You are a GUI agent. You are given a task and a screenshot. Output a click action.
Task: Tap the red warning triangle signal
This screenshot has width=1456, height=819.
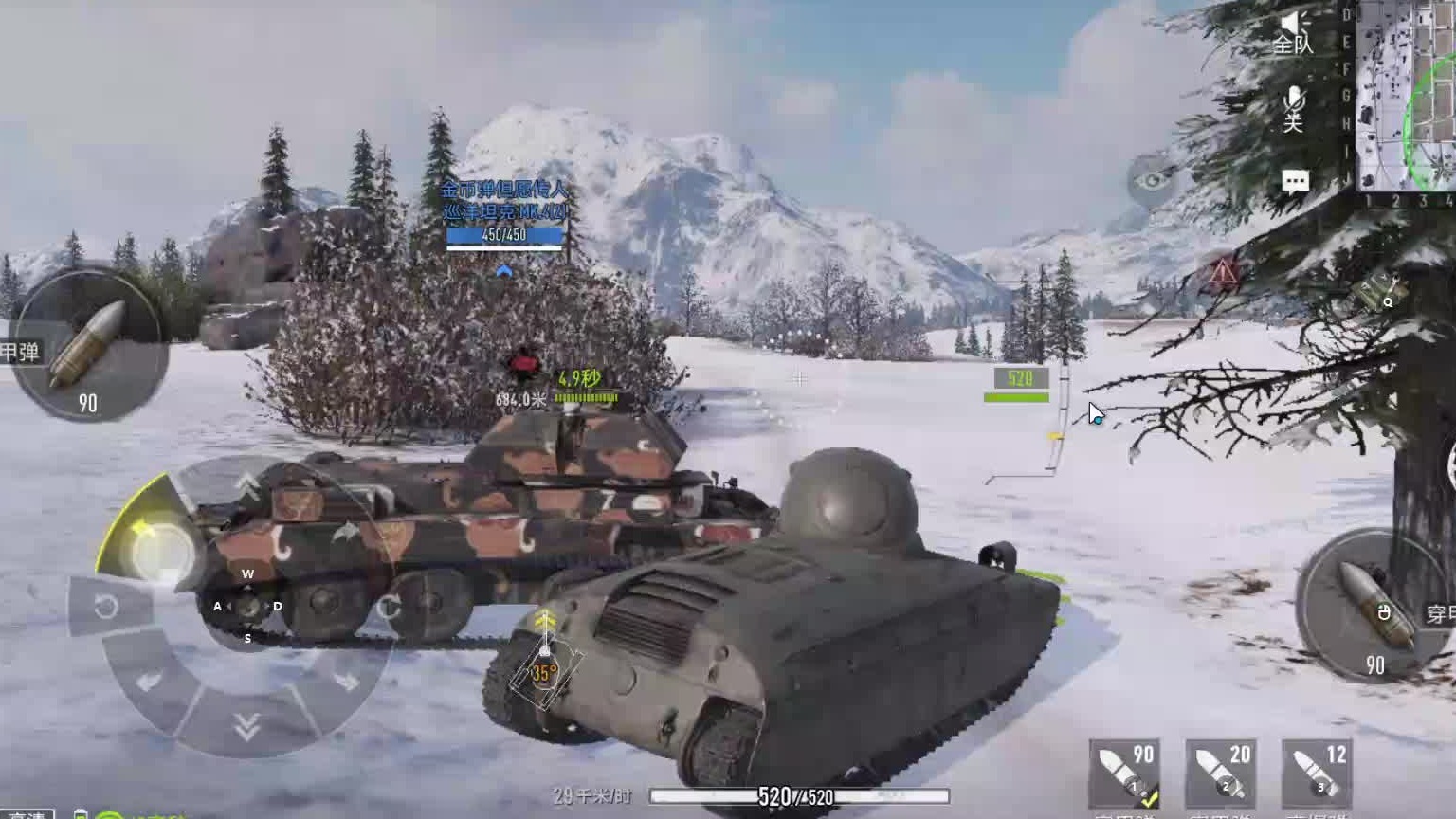(1224, 275)
